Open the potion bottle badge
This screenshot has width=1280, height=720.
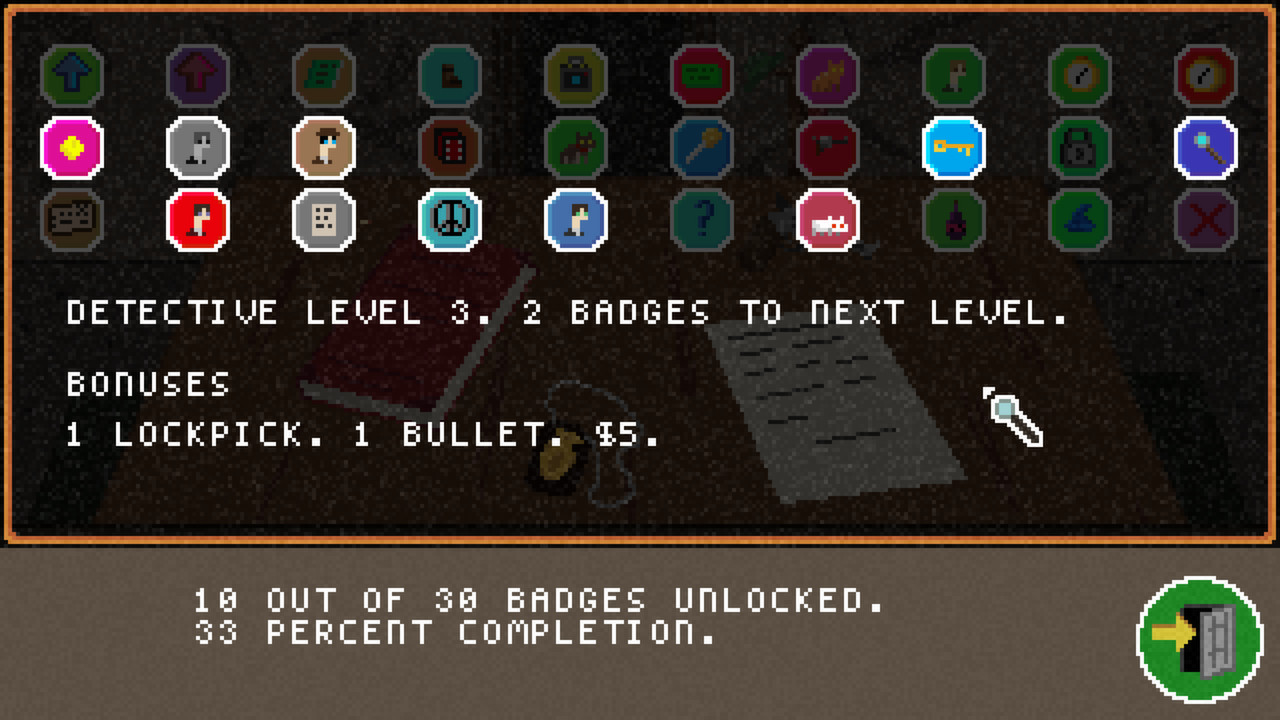tap(954, 222)
